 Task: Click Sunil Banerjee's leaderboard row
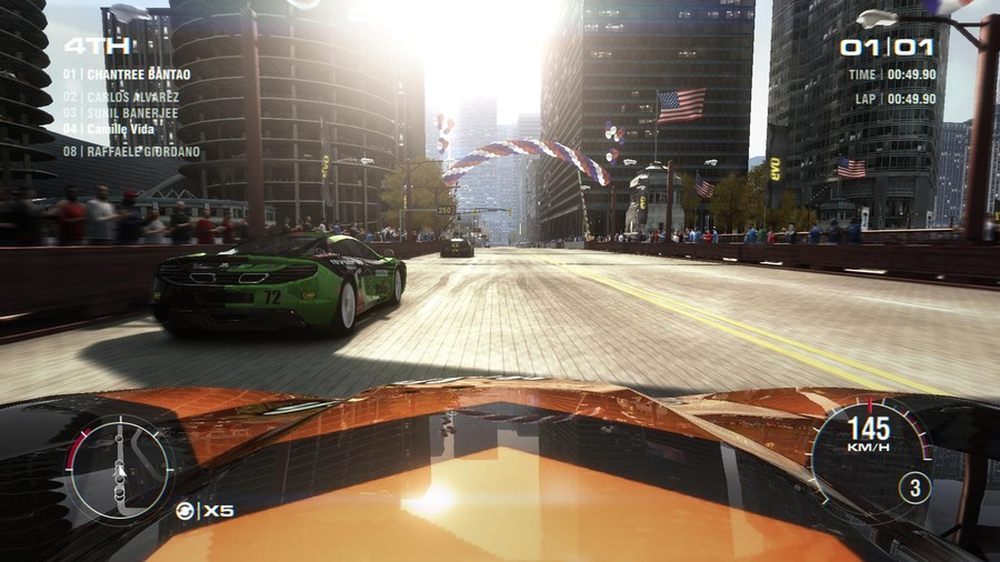[x=121, y=113]
